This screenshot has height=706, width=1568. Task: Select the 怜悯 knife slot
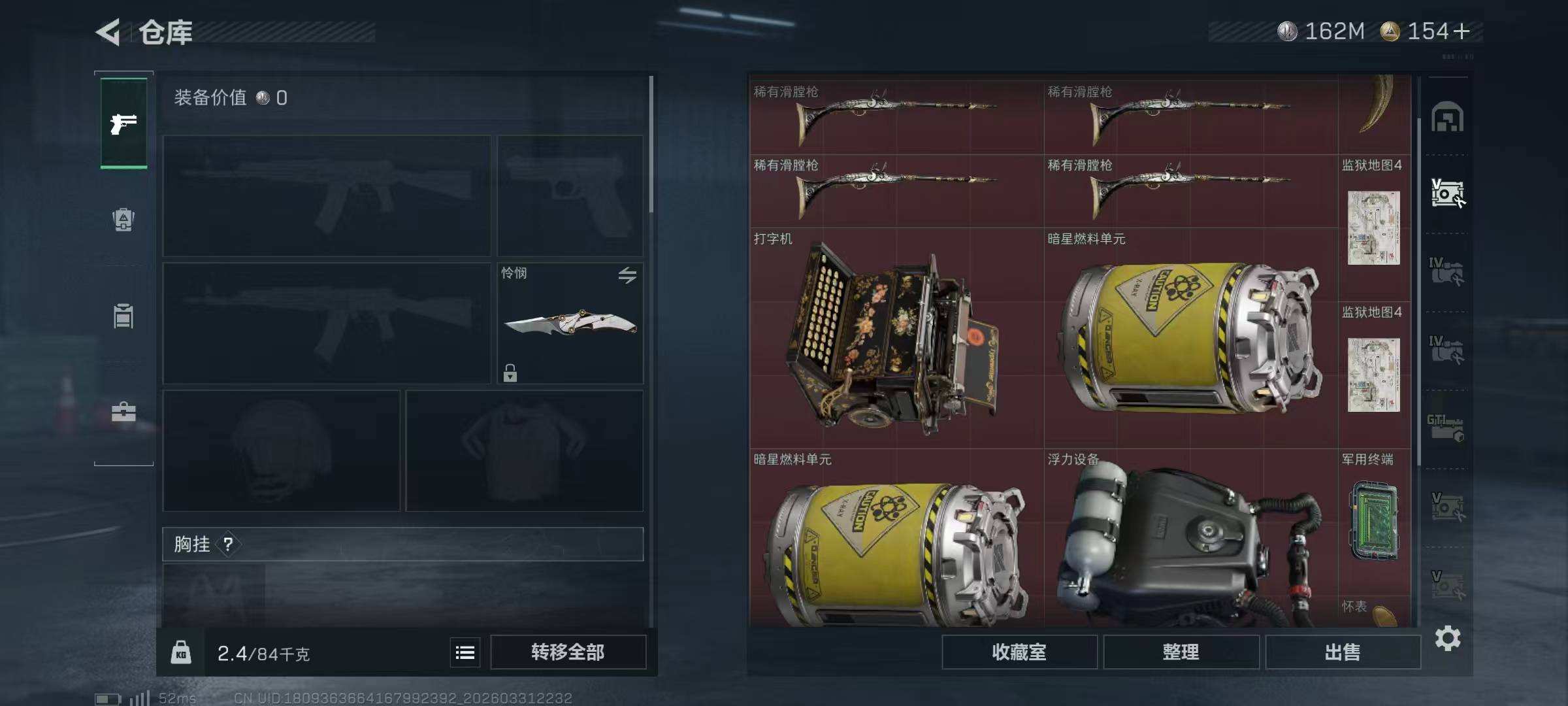(570, 324)
